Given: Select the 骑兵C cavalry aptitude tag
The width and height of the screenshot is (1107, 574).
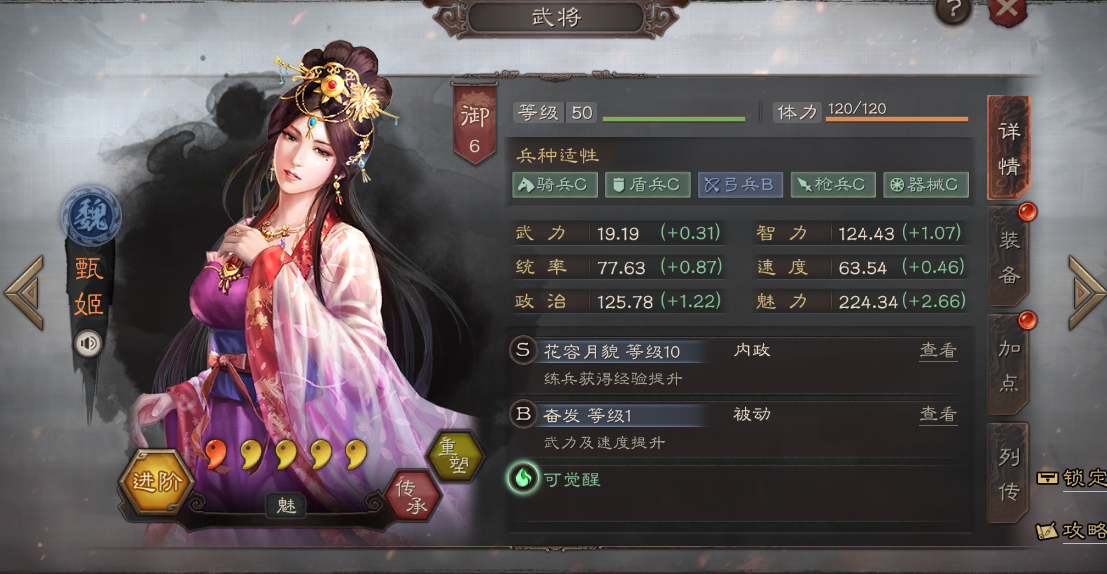Looking at the screenshot, I should [555, 184].
